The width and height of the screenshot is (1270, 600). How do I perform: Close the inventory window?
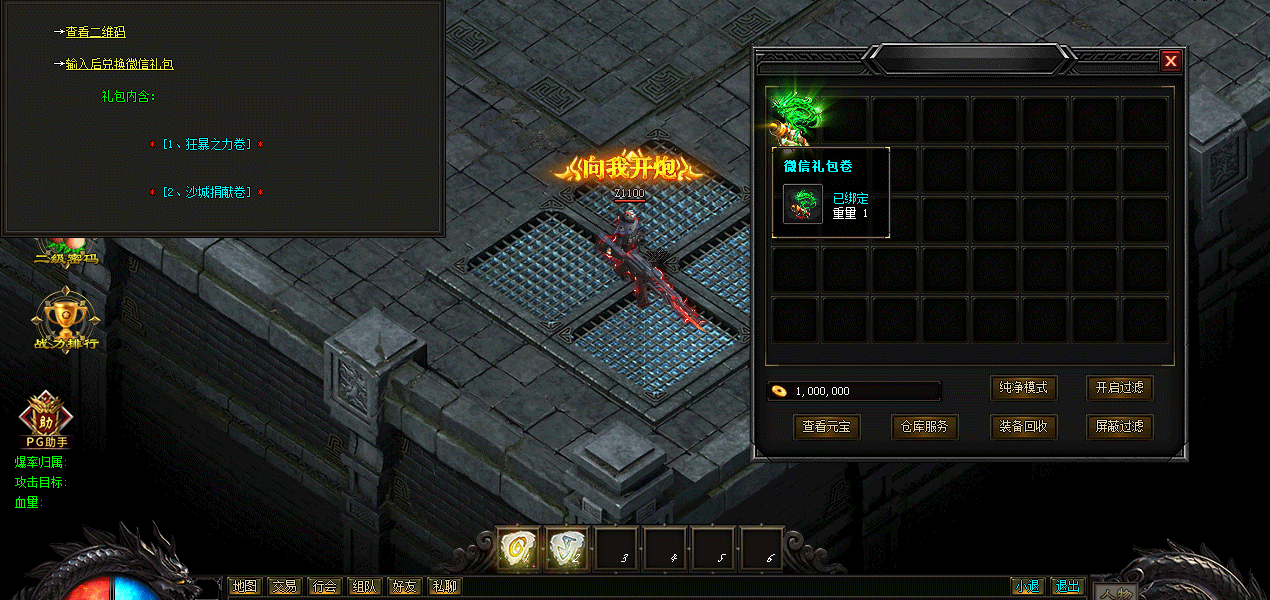click(1170, 61)
